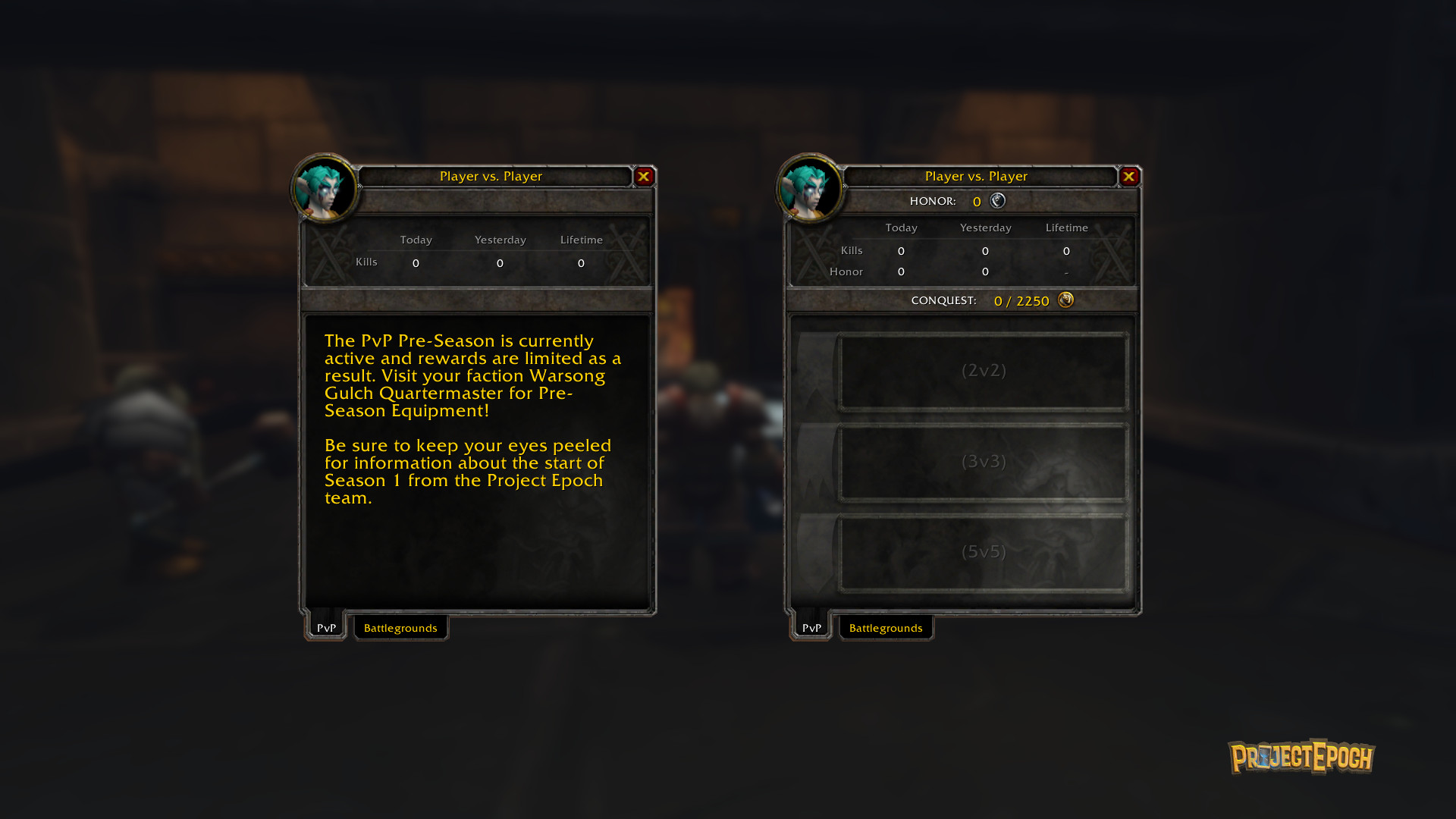Select the PvP tab below the arena brackets
1456x819 pixels.
click(x=811, y=628)
